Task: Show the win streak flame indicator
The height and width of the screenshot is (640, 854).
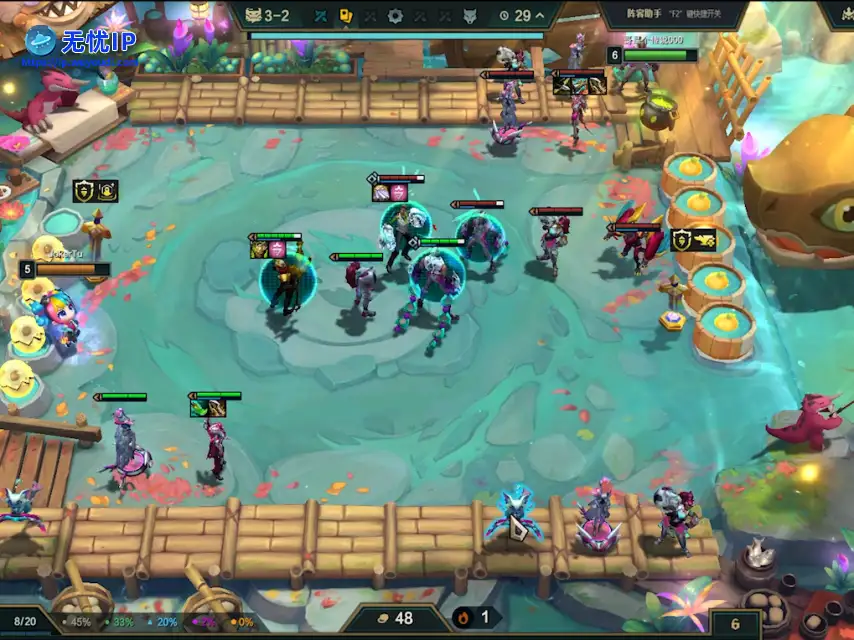Action: coord(475,619)
